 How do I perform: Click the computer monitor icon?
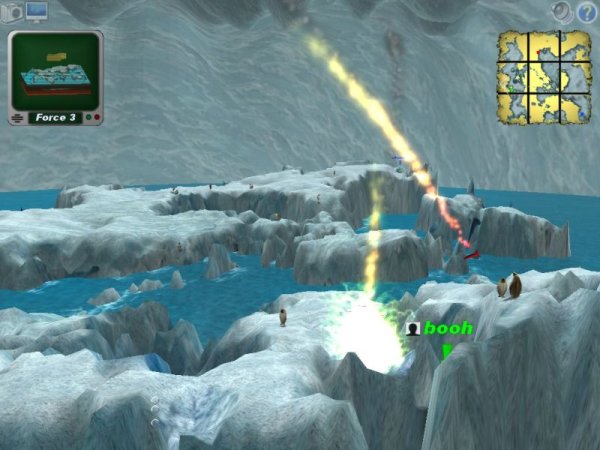coord(37,11)
